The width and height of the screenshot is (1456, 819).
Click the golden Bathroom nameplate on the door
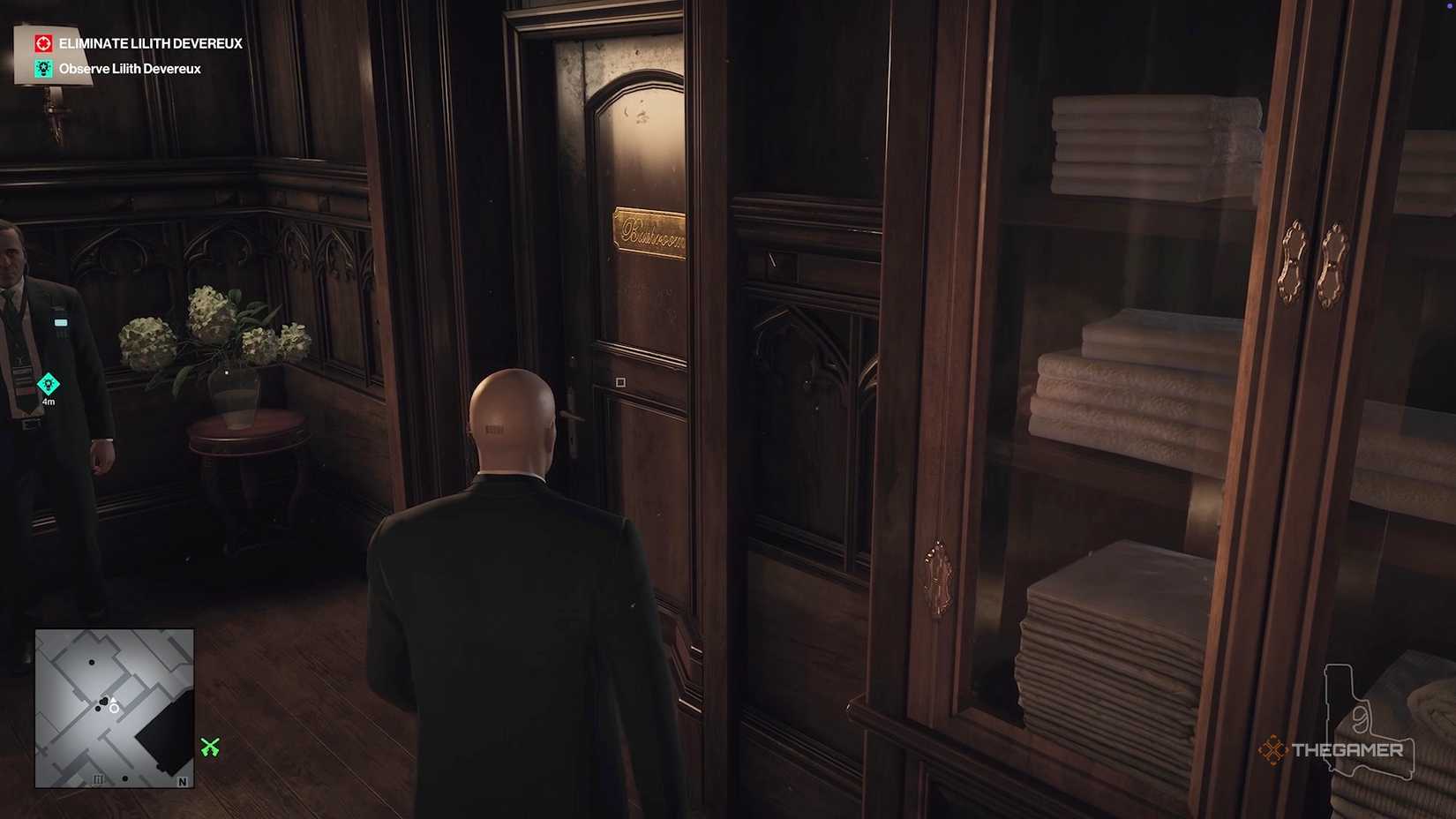click(x=650, y=231)
